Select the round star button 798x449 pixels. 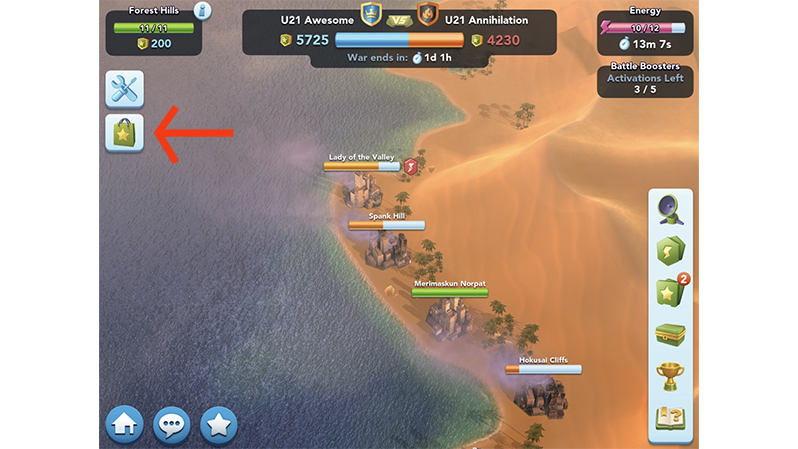219,424
